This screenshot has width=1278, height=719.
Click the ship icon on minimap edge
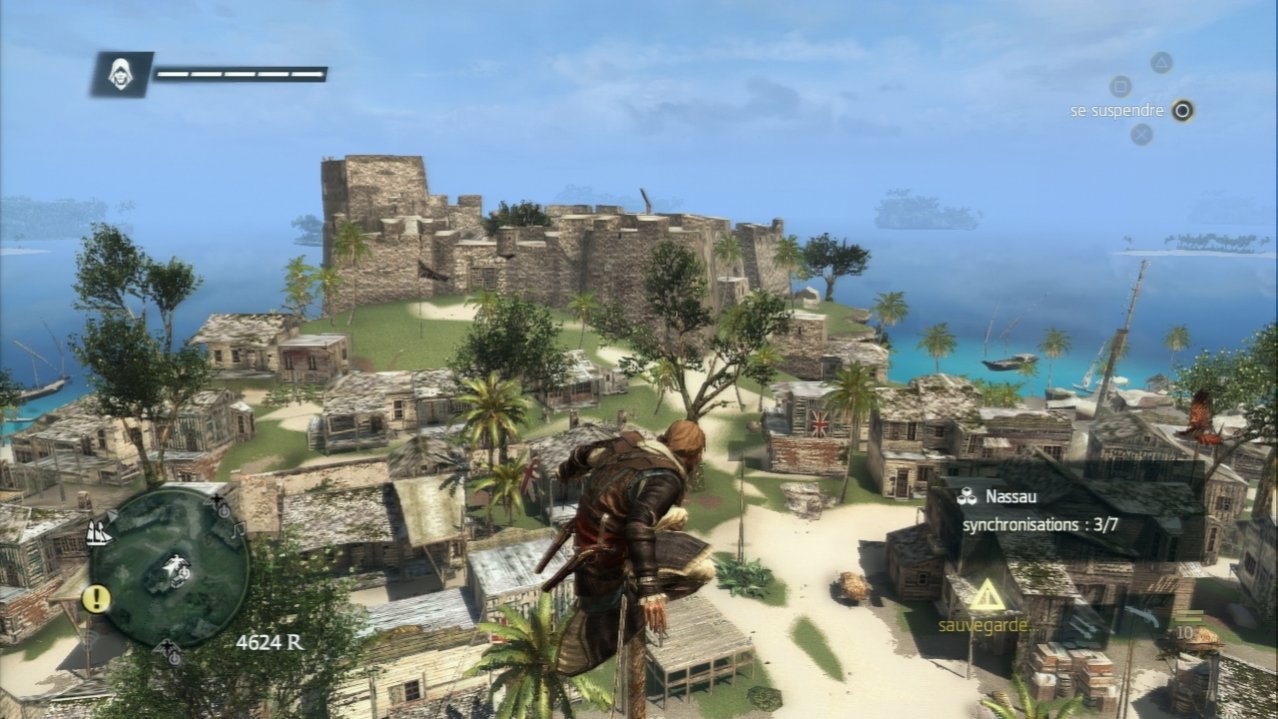coord(99,533)
